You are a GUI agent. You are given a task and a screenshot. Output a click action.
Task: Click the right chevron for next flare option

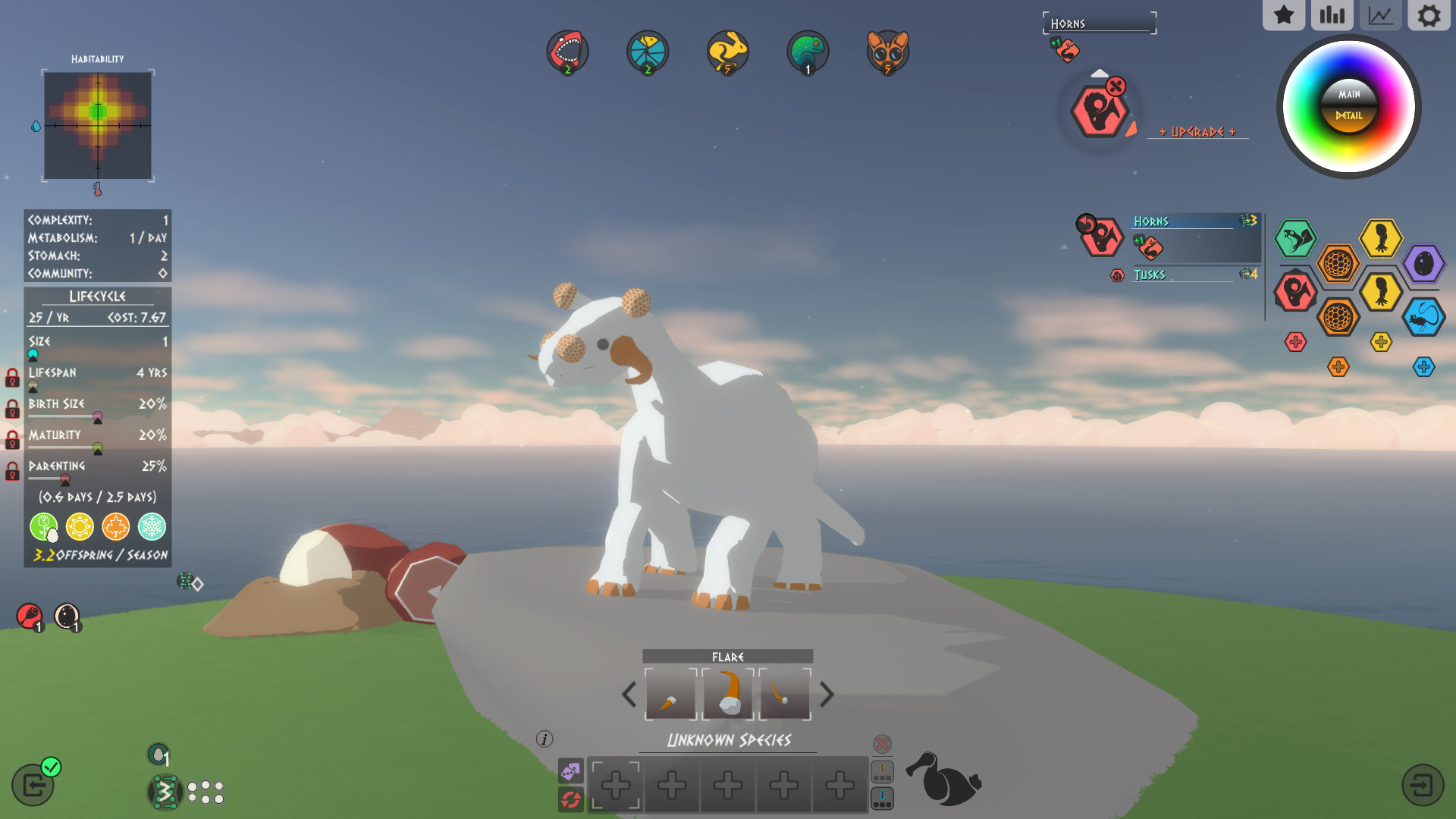click(827, 695)
